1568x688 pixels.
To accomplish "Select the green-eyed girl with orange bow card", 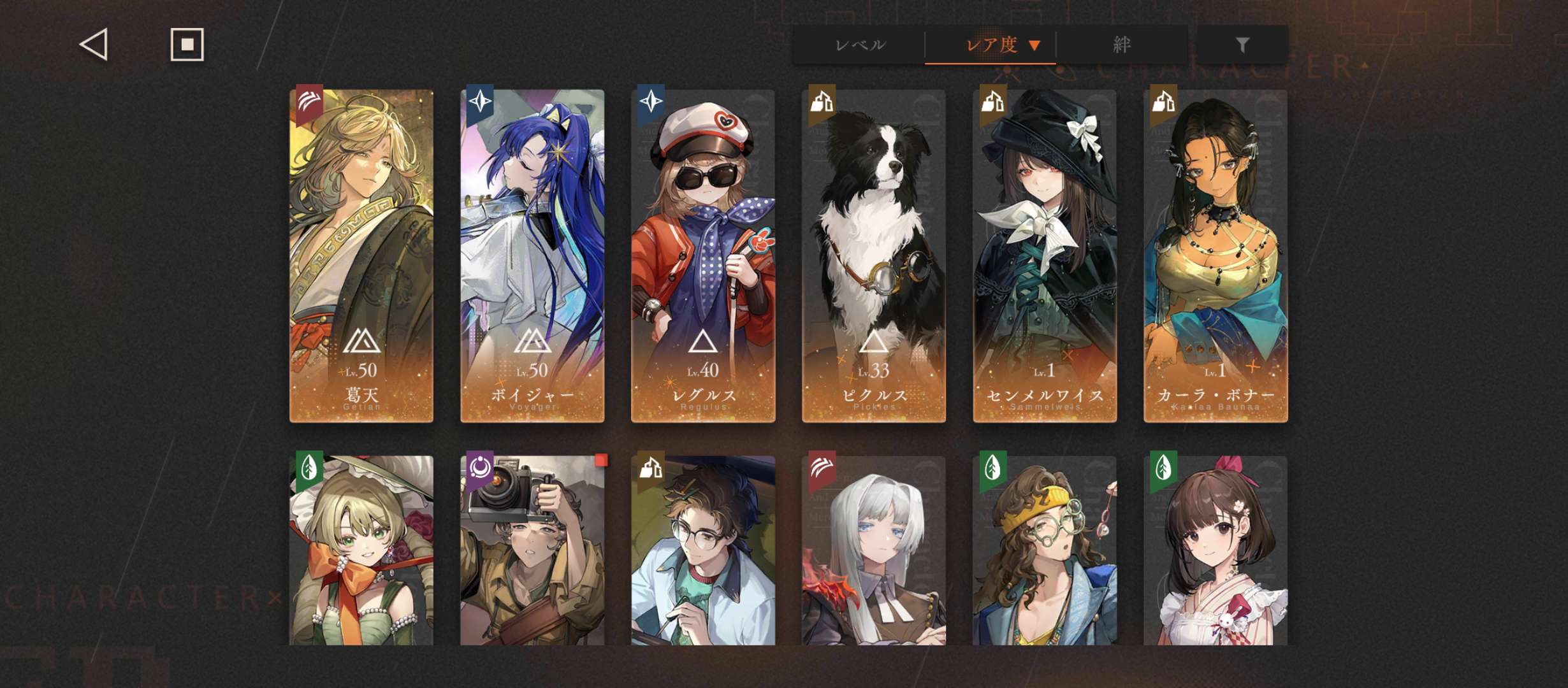I will pos(361,550).
